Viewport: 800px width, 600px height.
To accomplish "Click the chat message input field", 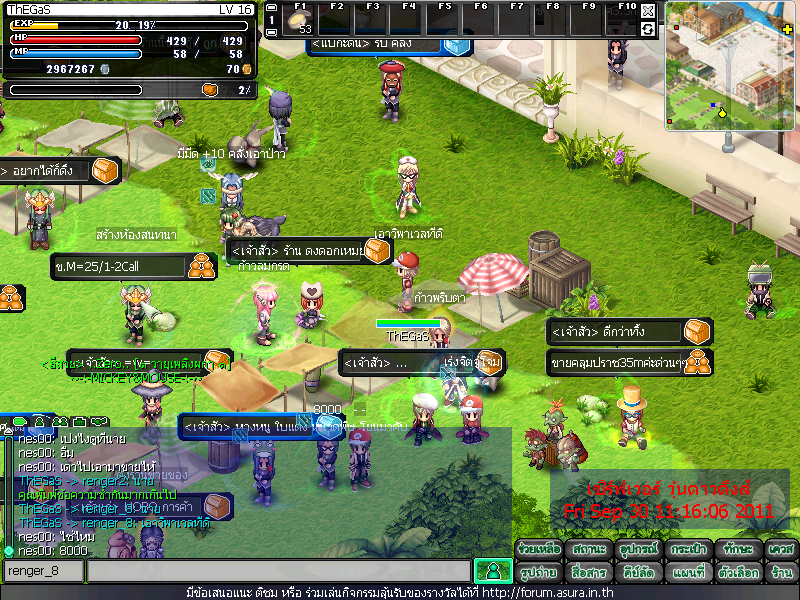I will [277, 571].
